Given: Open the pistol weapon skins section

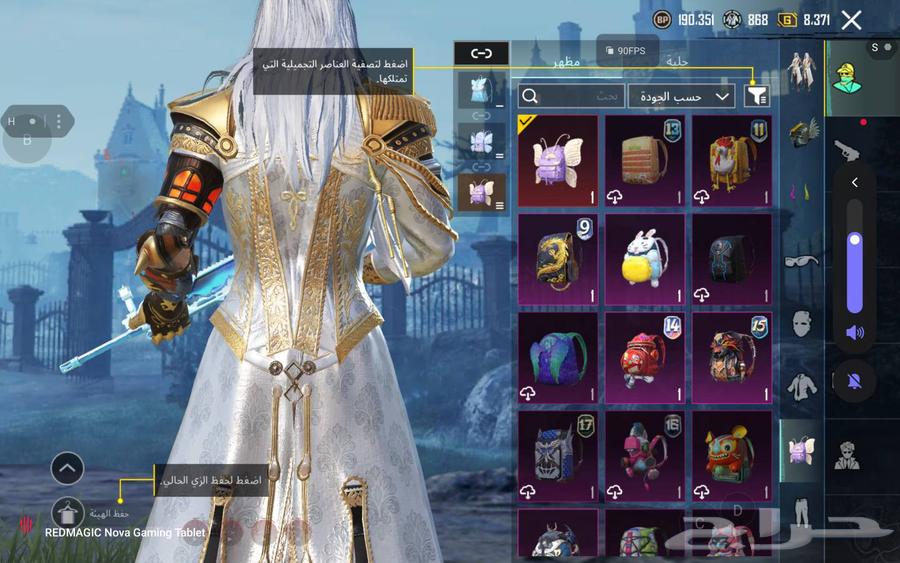Looking at the screenshot, I should (x=847, y=150).
